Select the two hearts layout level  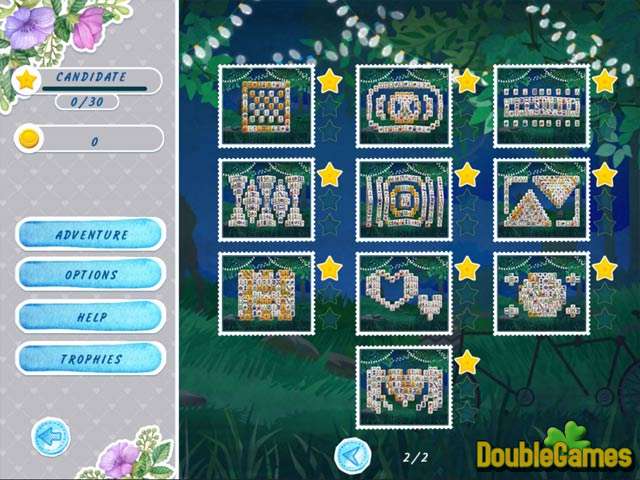click(x=403, y=293)
